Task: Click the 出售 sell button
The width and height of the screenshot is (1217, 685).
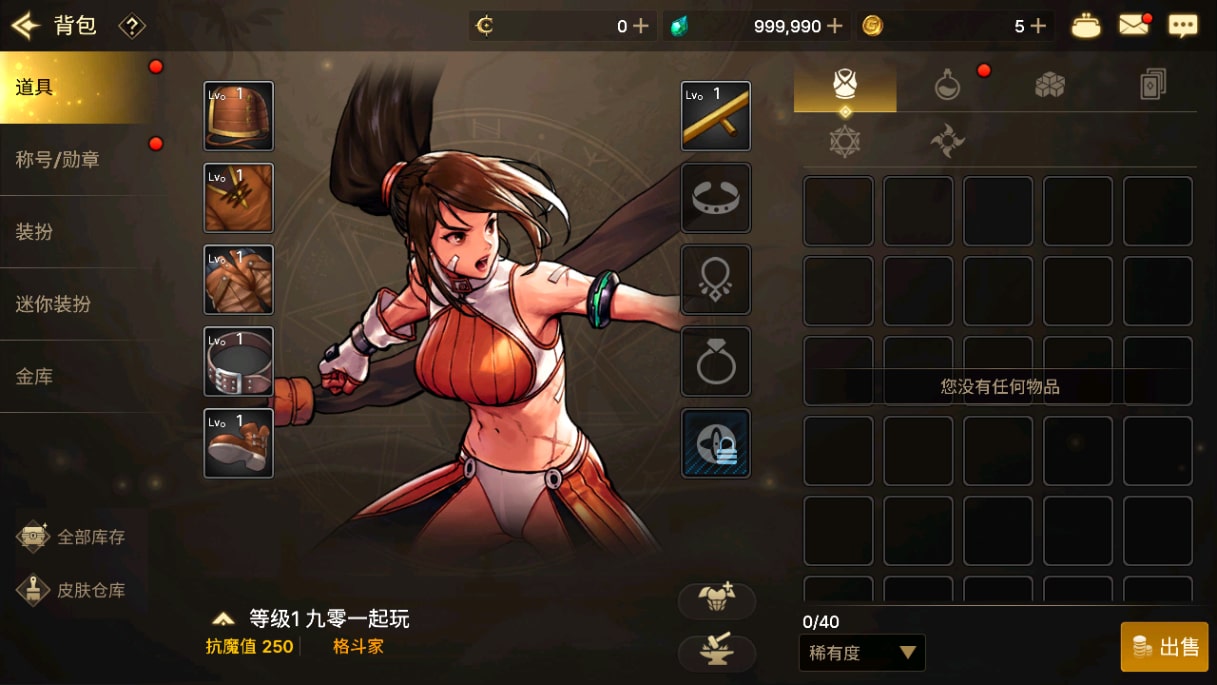Action: pyautogui.click(x=1165, y=647)
